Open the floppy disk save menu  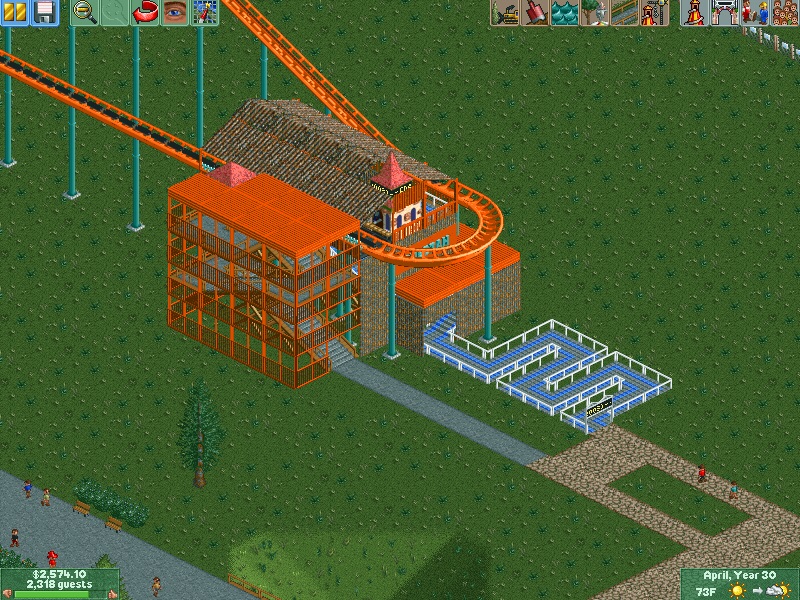coord(44,13)
